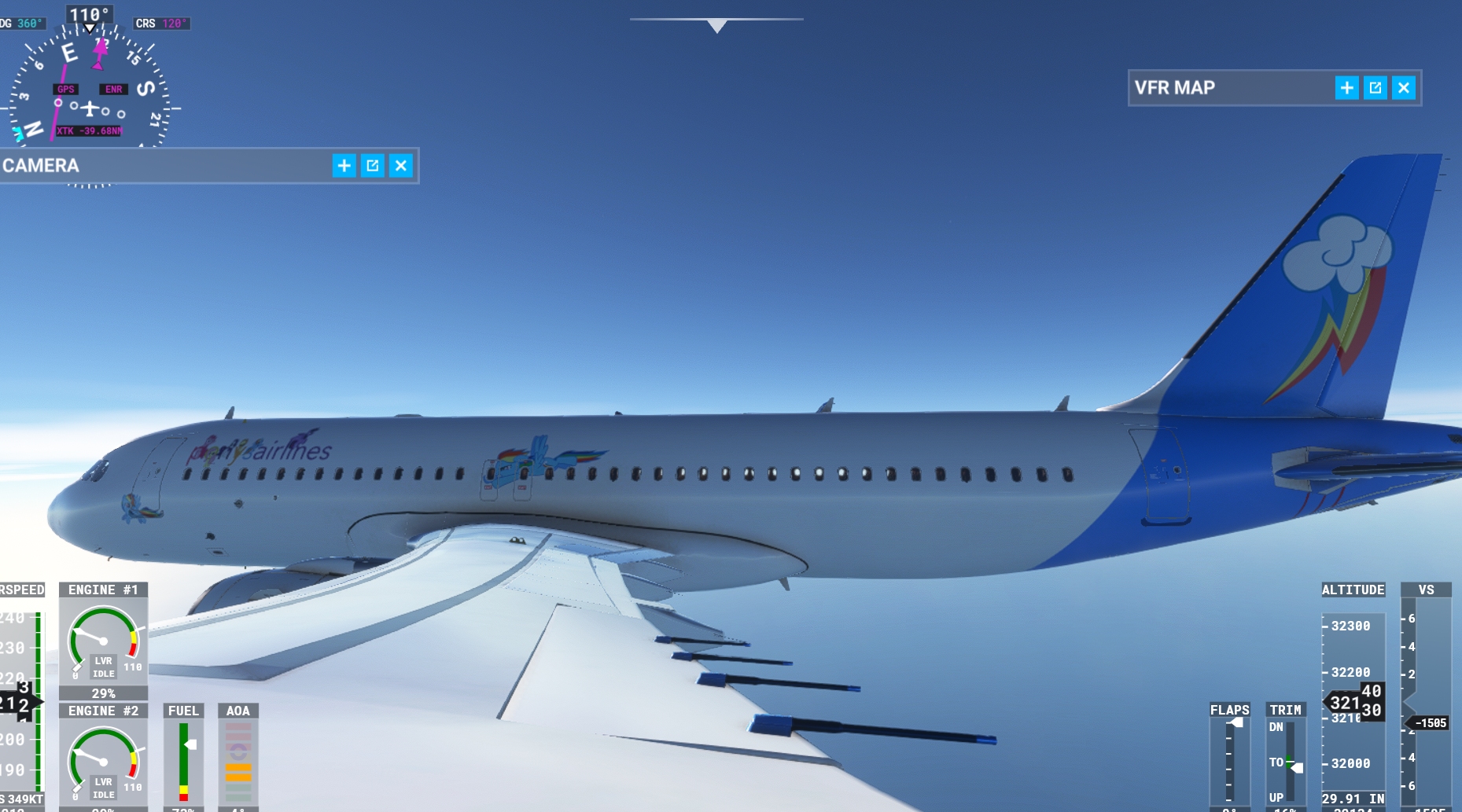The width and height of the screenshot is (1462, 812).
Task: Pop out the VFR Map window
Action: click(x=1375, y=88)
